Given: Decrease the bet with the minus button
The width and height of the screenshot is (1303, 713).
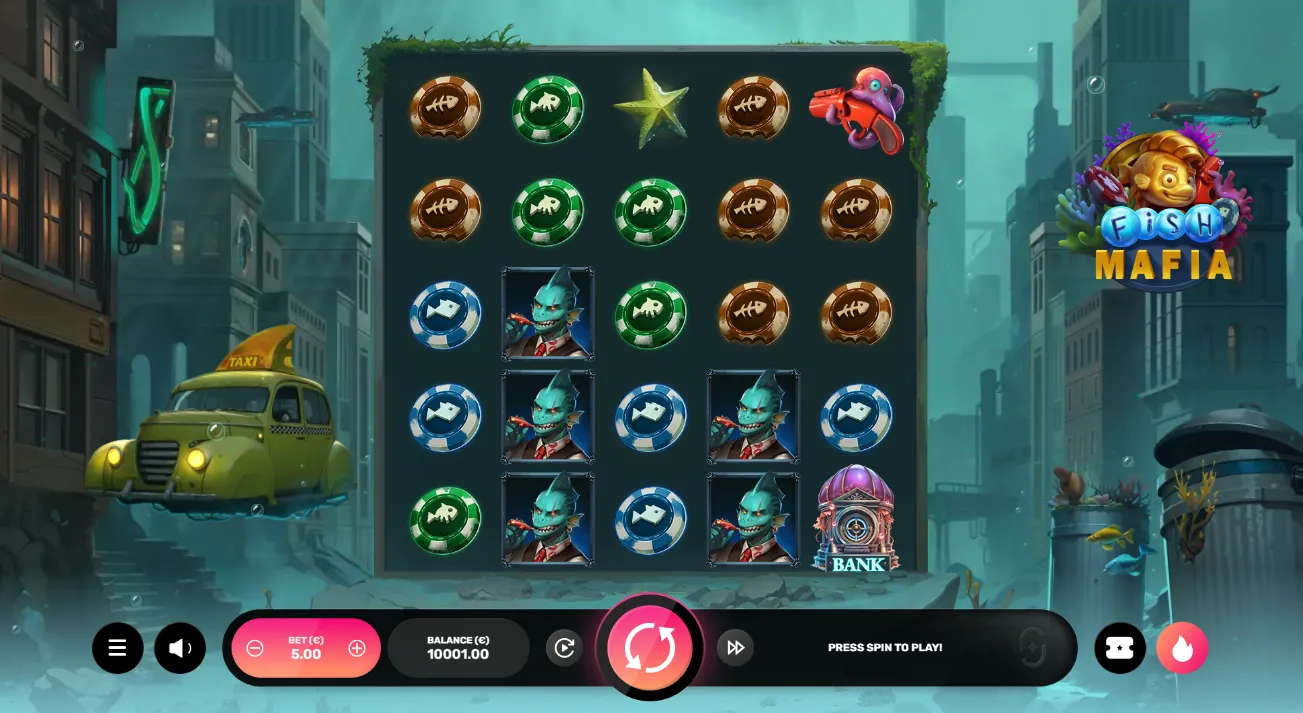Looking at the screenshot, I should (x=255, y=648).
